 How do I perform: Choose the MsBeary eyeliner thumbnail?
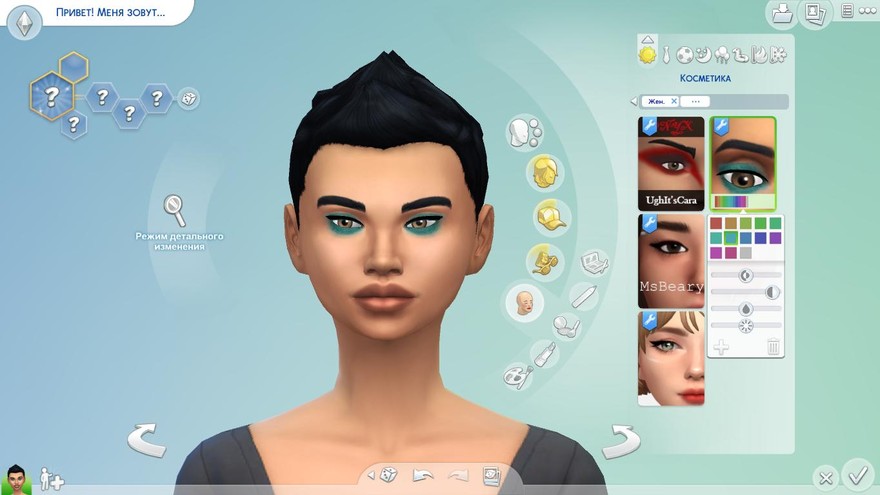pos(670,260)
